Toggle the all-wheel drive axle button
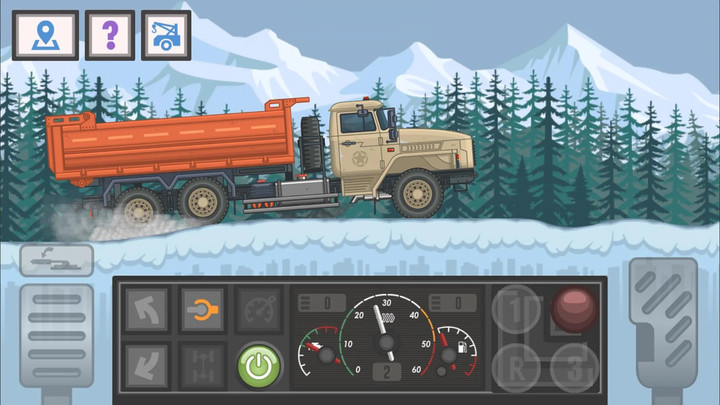The height and width of the screenshot is (405, 720). coord(201,365)
